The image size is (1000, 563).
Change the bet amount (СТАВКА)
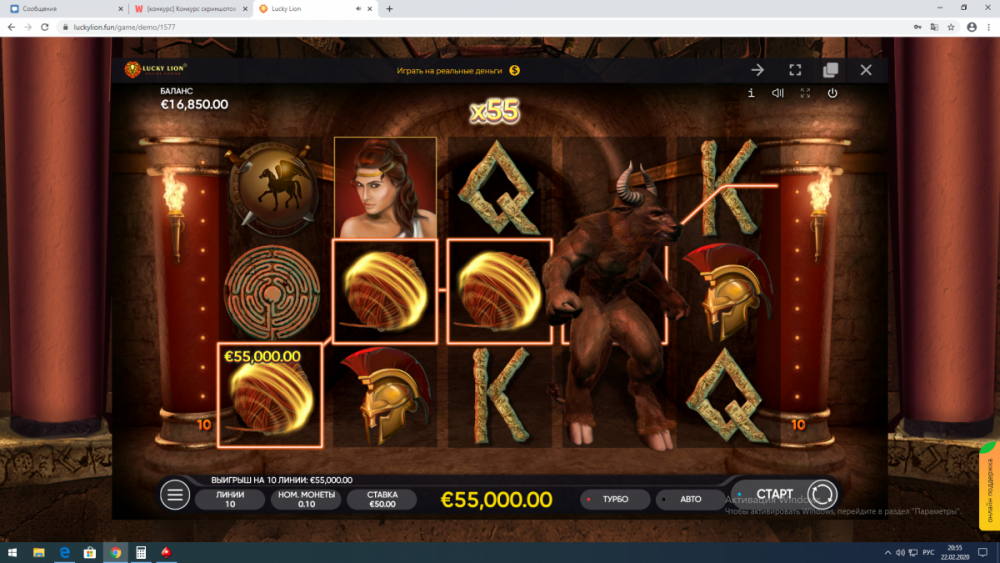382,499
